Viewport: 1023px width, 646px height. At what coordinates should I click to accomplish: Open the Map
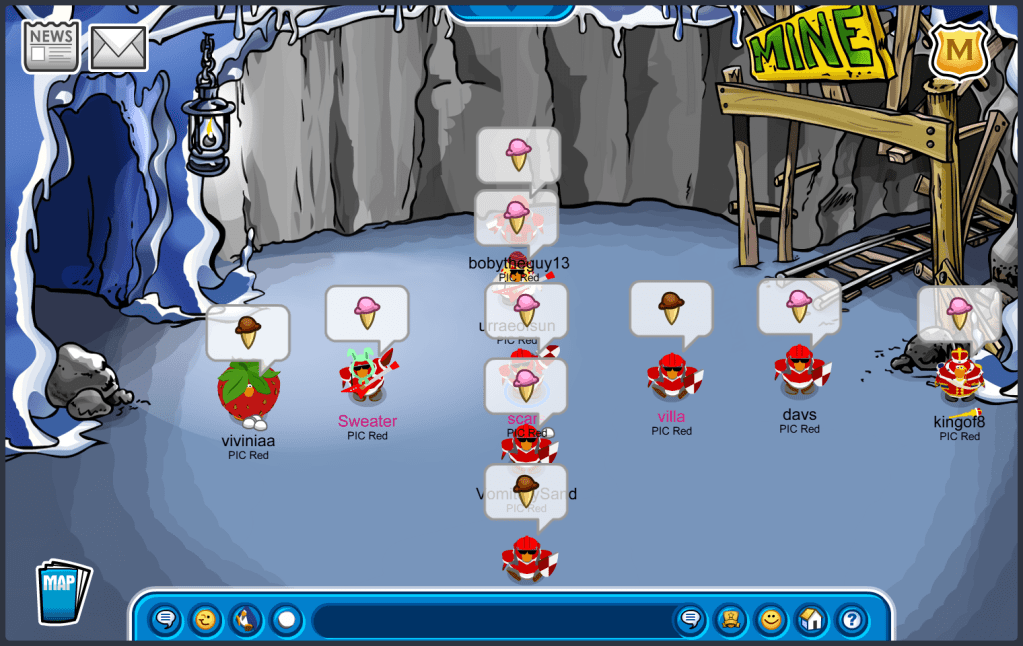62,592
